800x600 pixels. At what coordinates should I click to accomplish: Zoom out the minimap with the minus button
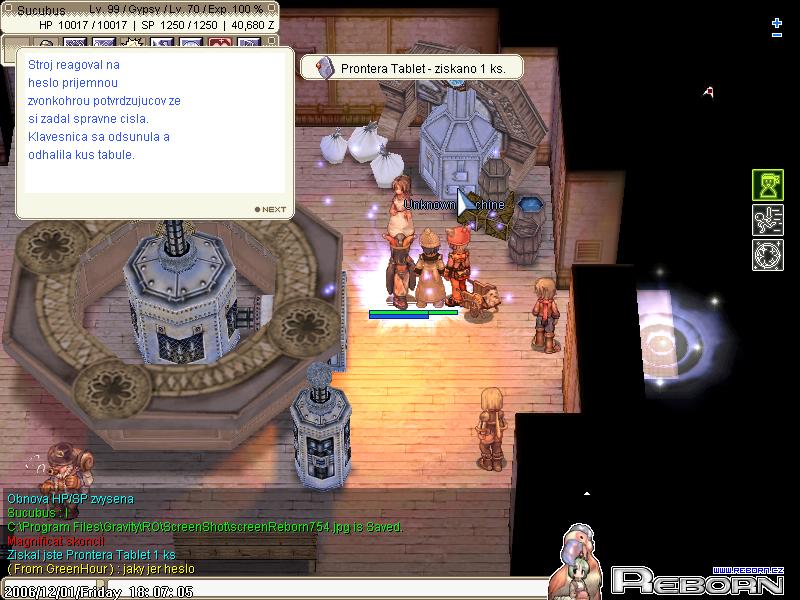[x=777, y=36]
